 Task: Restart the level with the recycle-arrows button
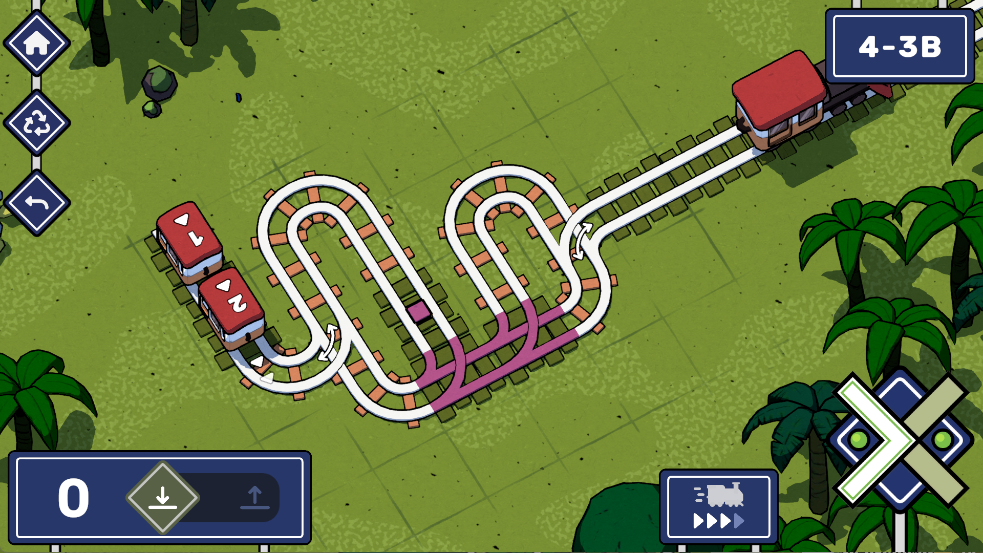point(37,124)
